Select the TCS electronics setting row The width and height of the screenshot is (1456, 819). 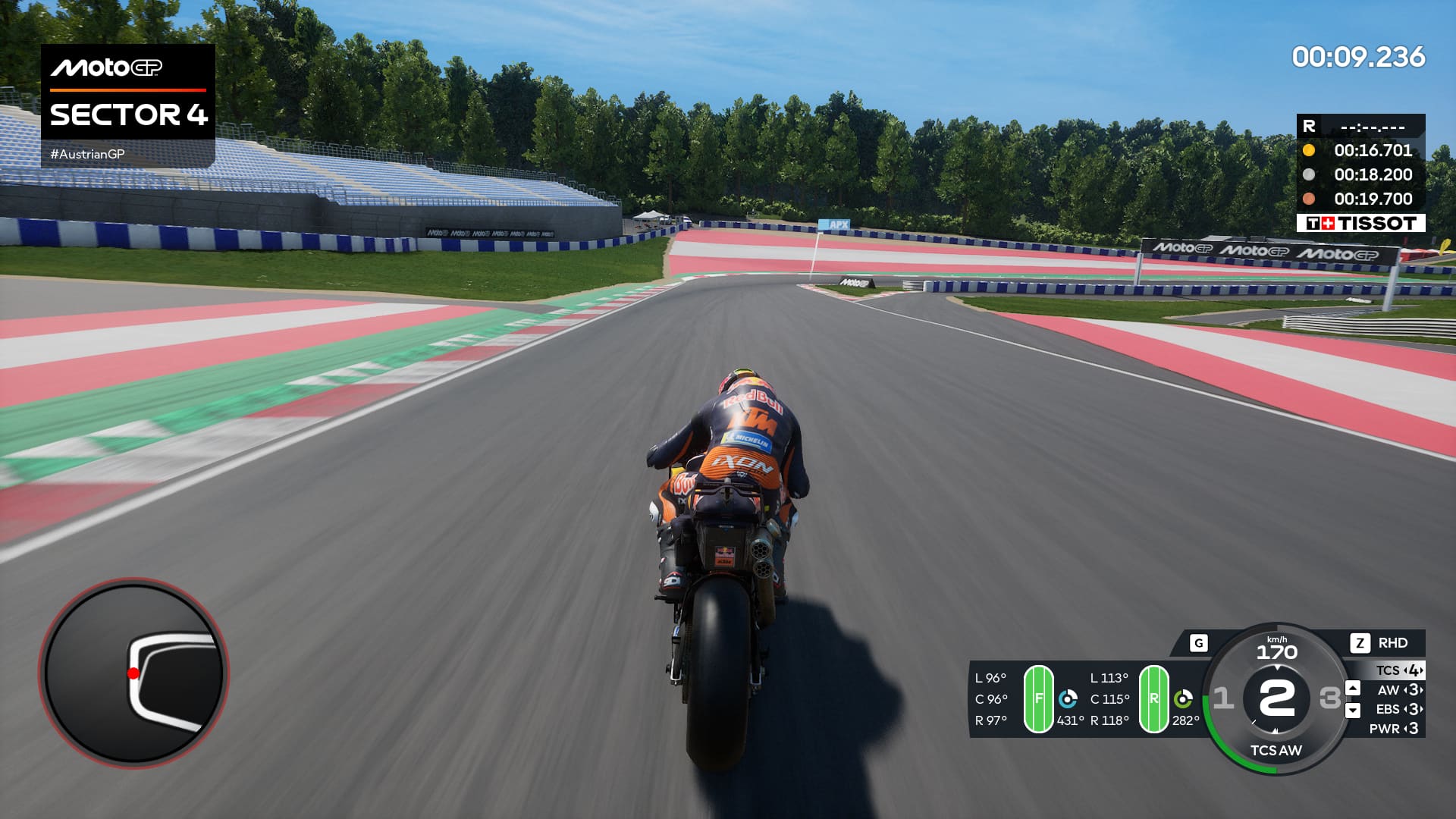click(1399, 670)
